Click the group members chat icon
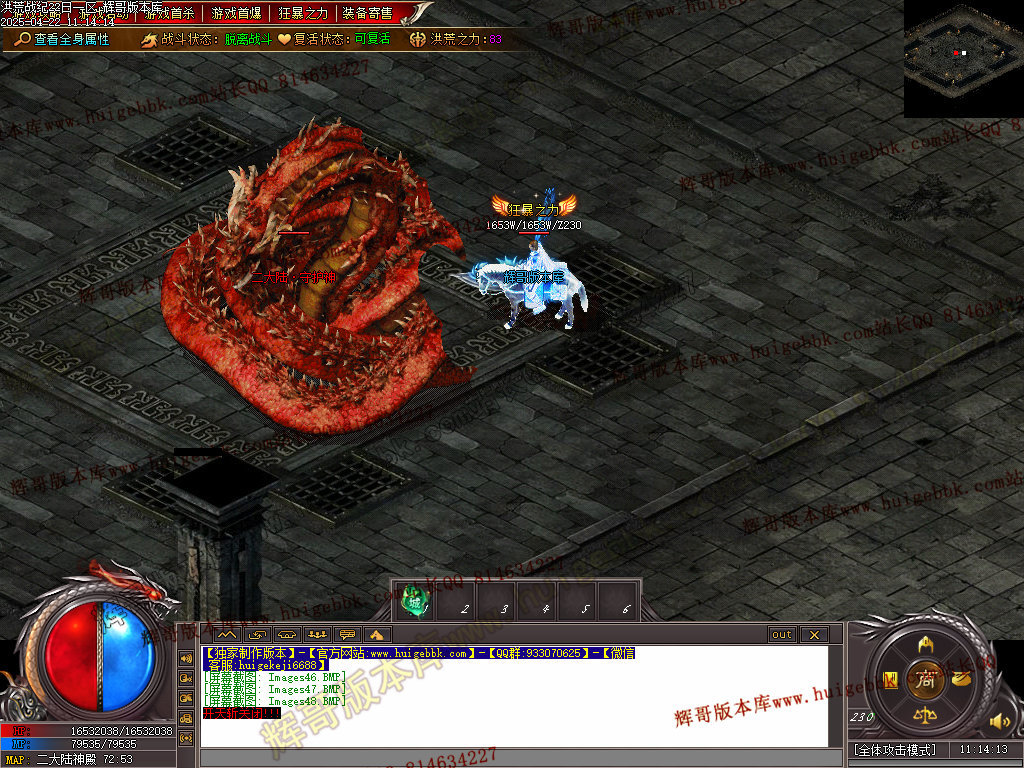The image size is (1024, 768). click(317, 634)
